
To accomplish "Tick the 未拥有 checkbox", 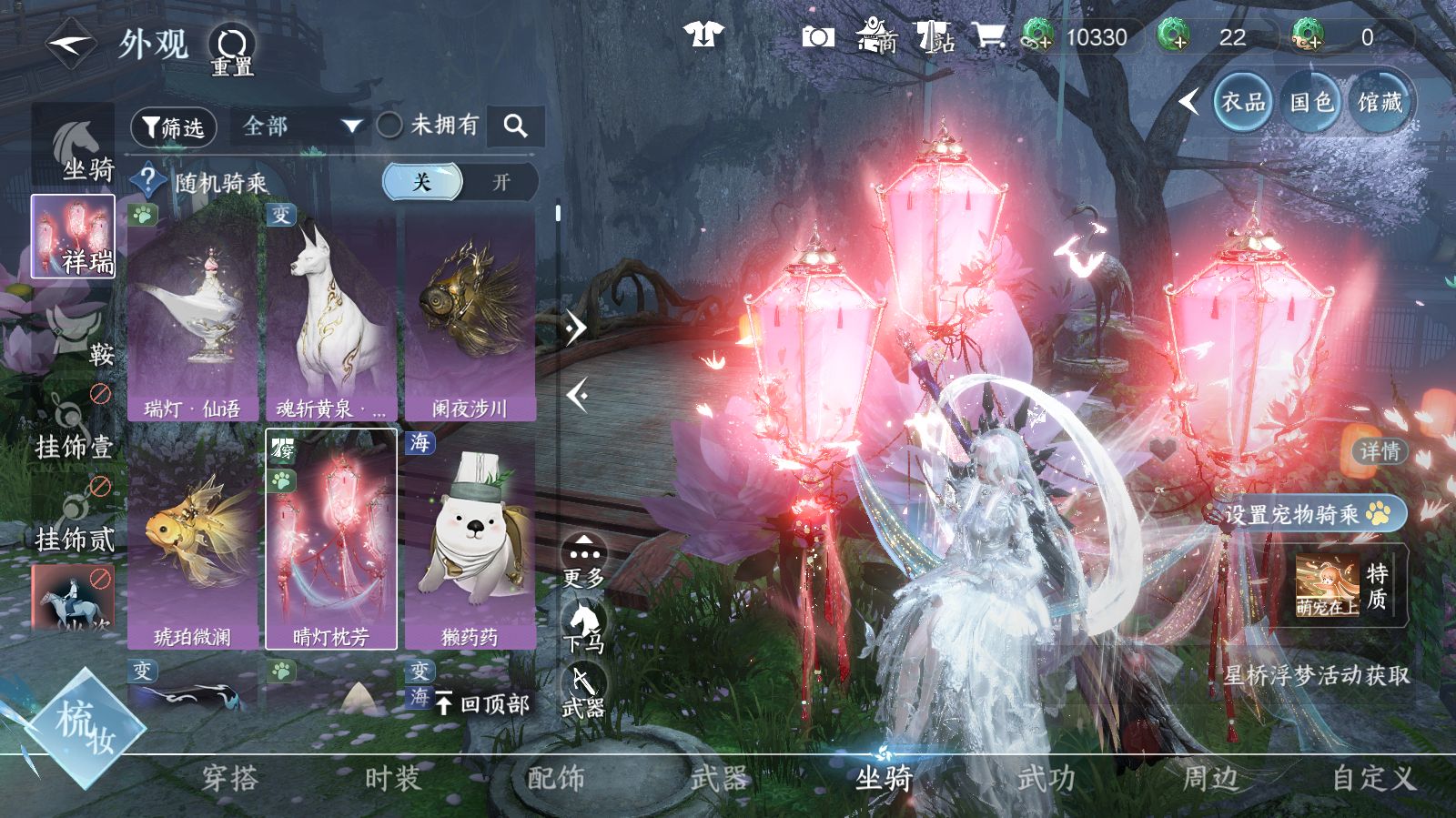I will (389, 126).
